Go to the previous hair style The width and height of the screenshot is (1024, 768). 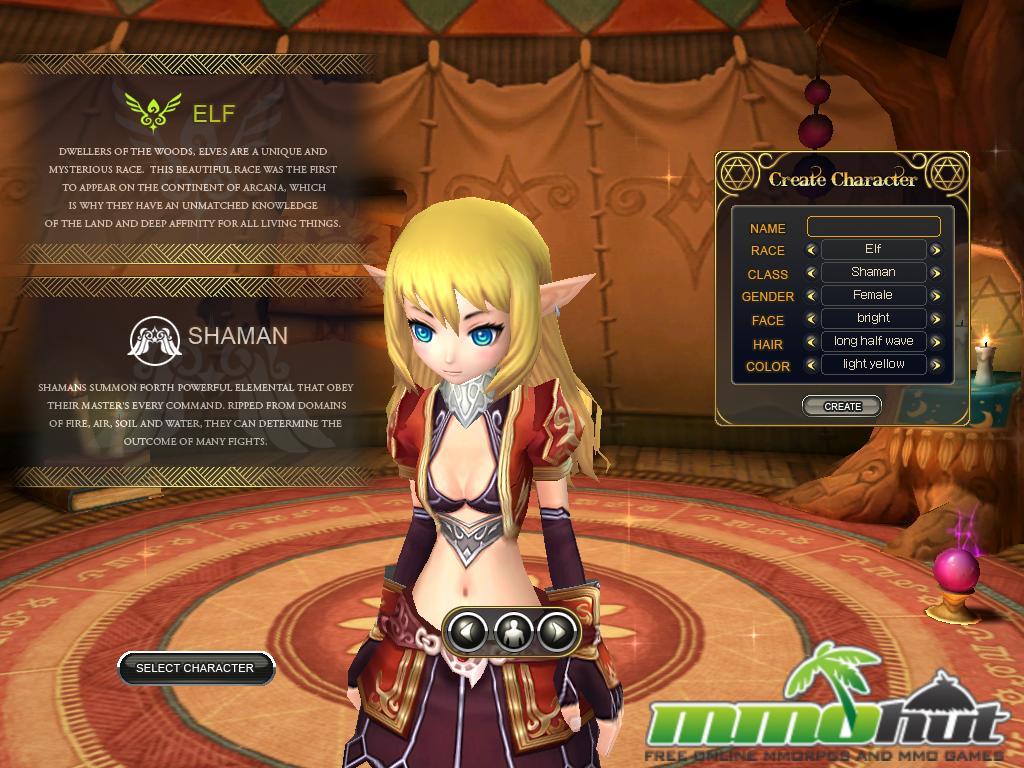811,342
